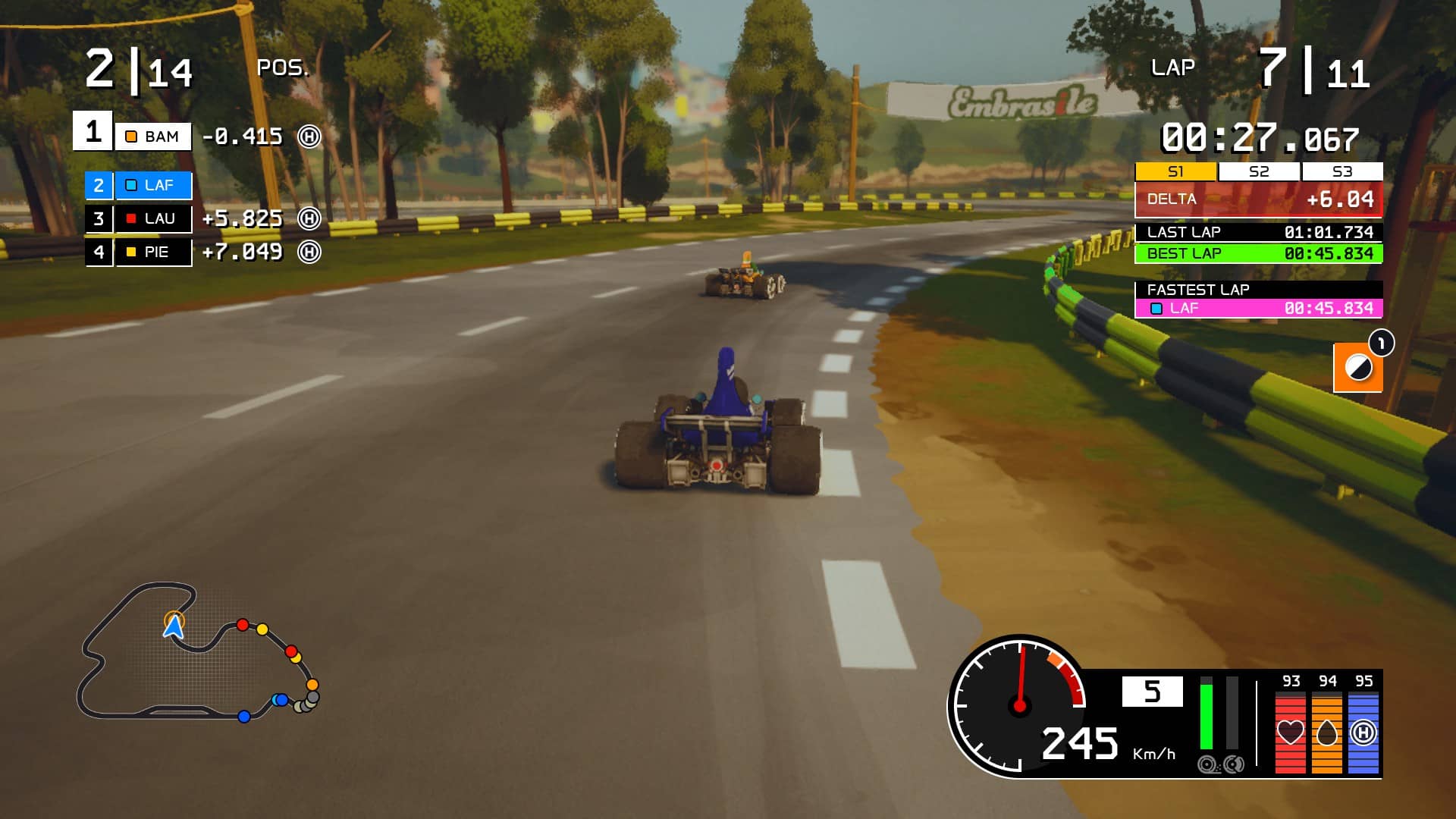Click the blue tyre compound gauge icon
The width and height of the screenshot is (1456, 819).
(x=1363, y=733)
